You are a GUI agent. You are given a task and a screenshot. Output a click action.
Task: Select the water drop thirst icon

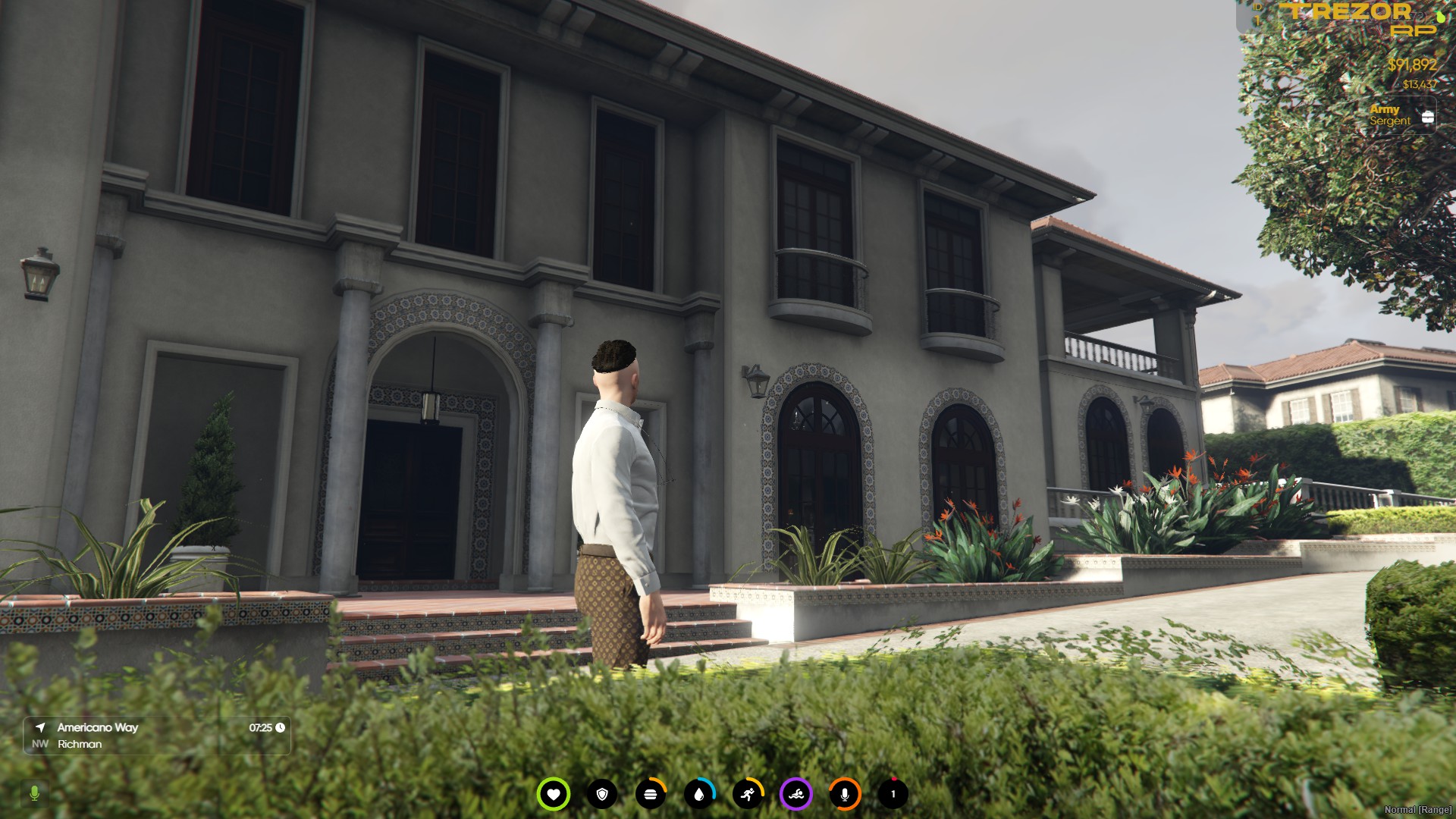click(699, 794)
